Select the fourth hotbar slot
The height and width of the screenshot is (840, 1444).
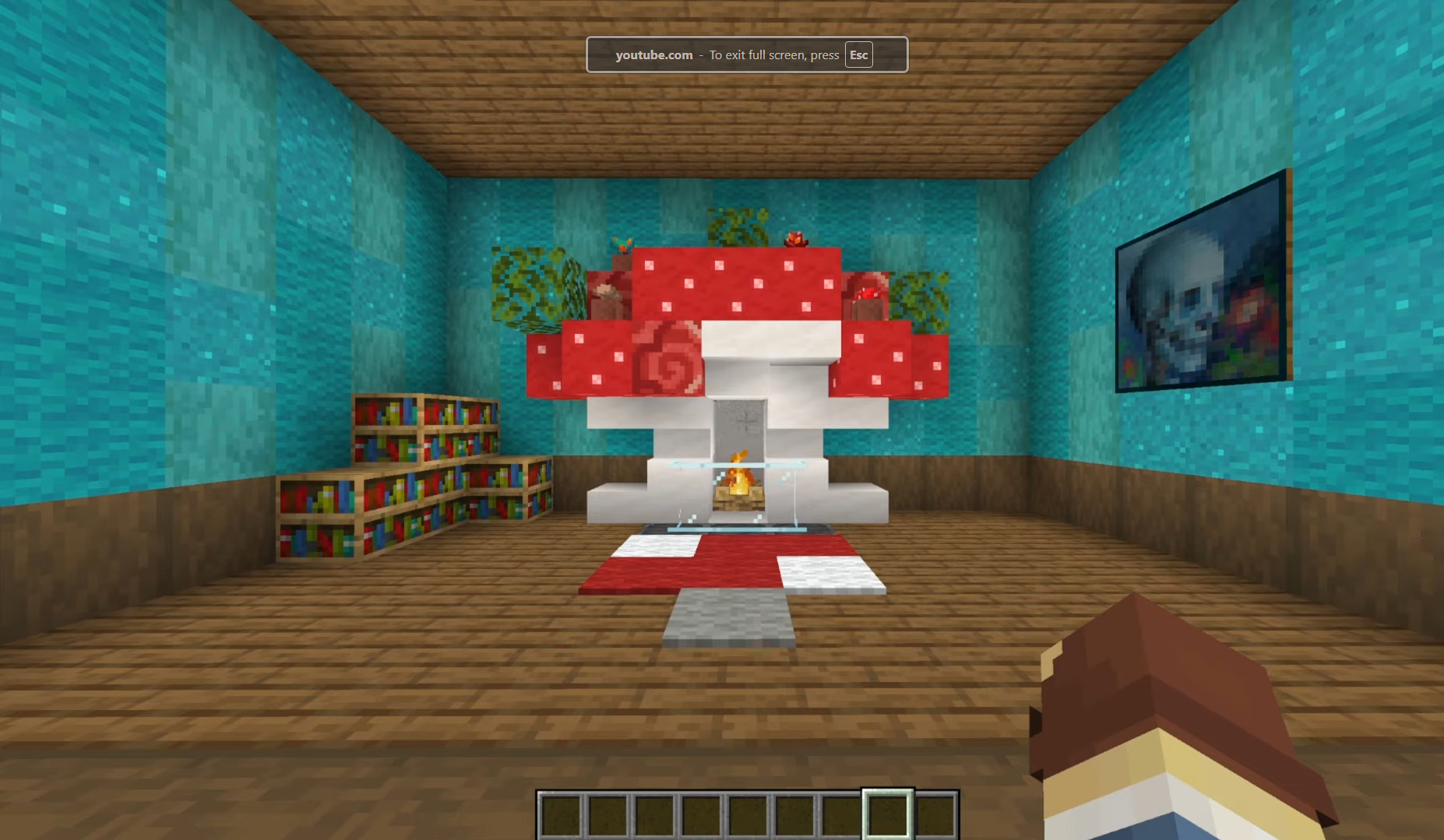coord(701,814)
